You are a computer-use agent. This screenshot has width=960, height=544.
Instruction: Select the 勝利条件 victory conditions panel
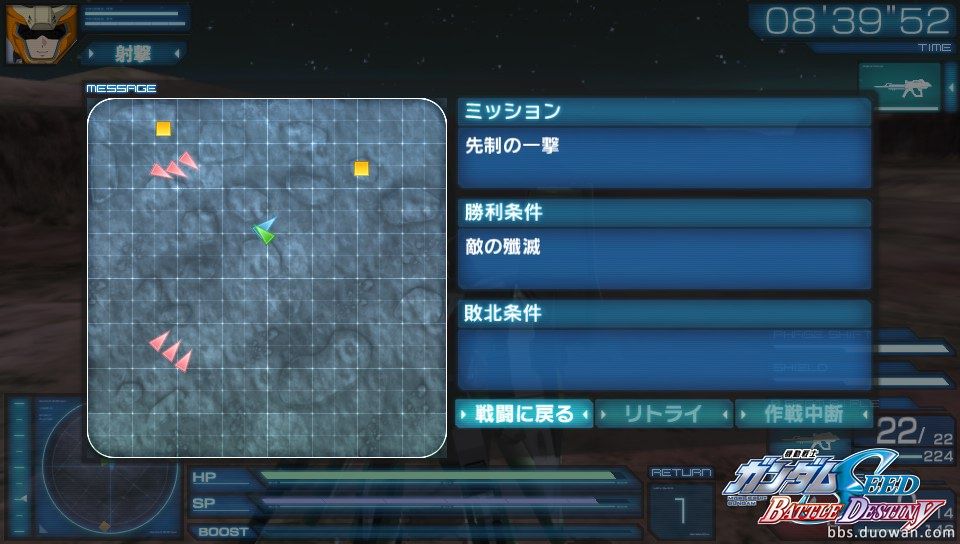(664, 212)
